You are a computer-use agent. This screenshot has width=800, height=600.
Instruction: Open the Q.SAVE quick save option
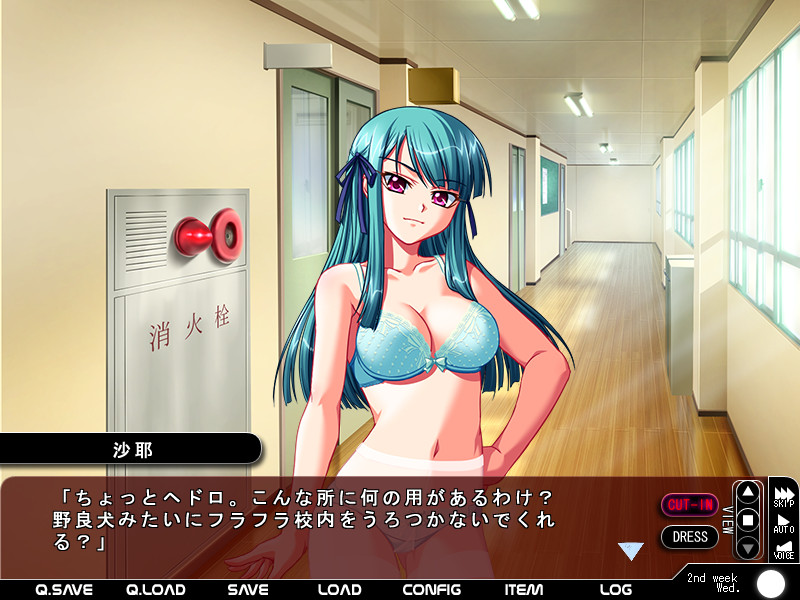point(62,589)
